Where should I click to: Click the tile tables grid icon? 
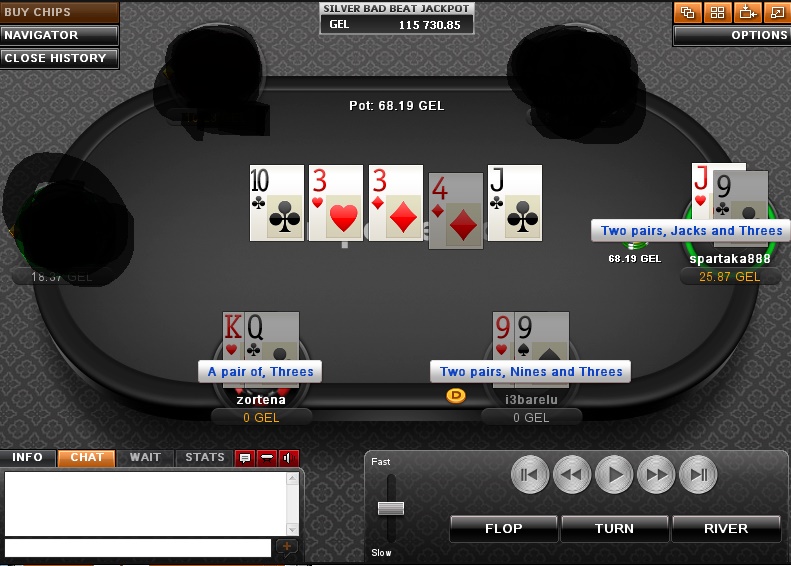click(716, 12)
